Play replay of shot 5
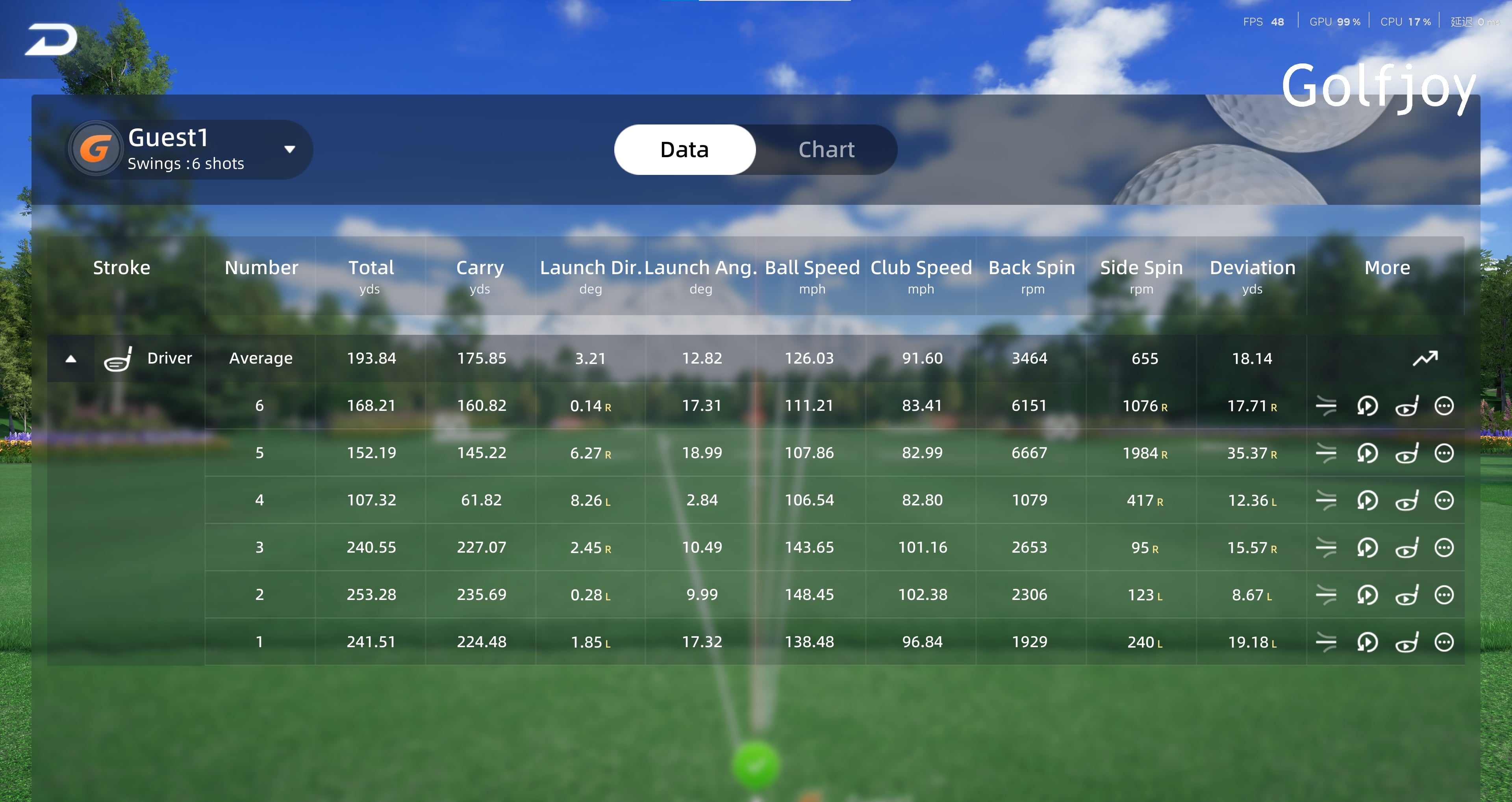 click(x=1367, y=453)
